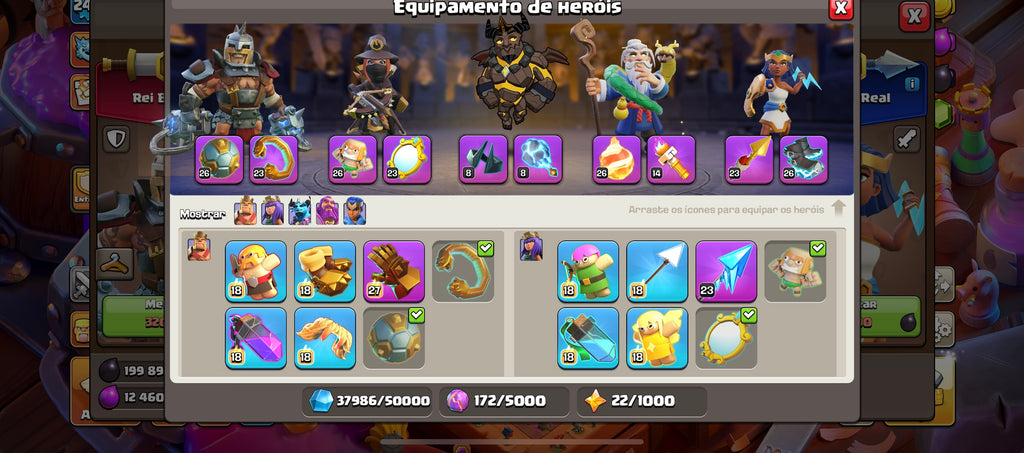Select the Barbarian Puppet equipment
1024x453 pixels.
click(x=255, y=271)
